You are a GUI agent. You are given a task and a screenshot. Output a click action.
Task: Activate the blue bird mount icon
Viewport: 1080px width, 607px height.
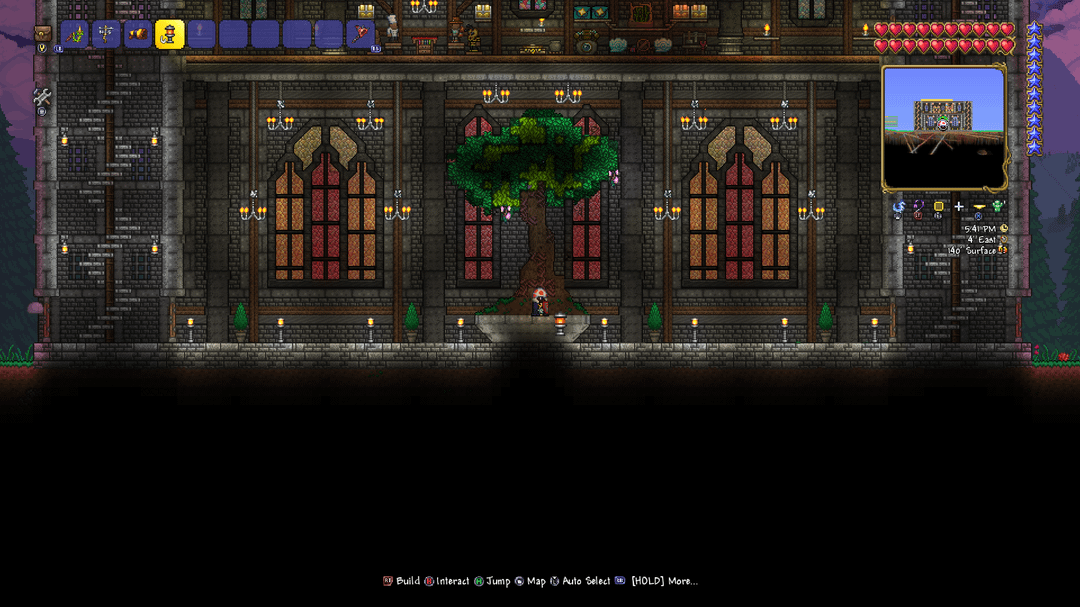click(x=898, y=207)
